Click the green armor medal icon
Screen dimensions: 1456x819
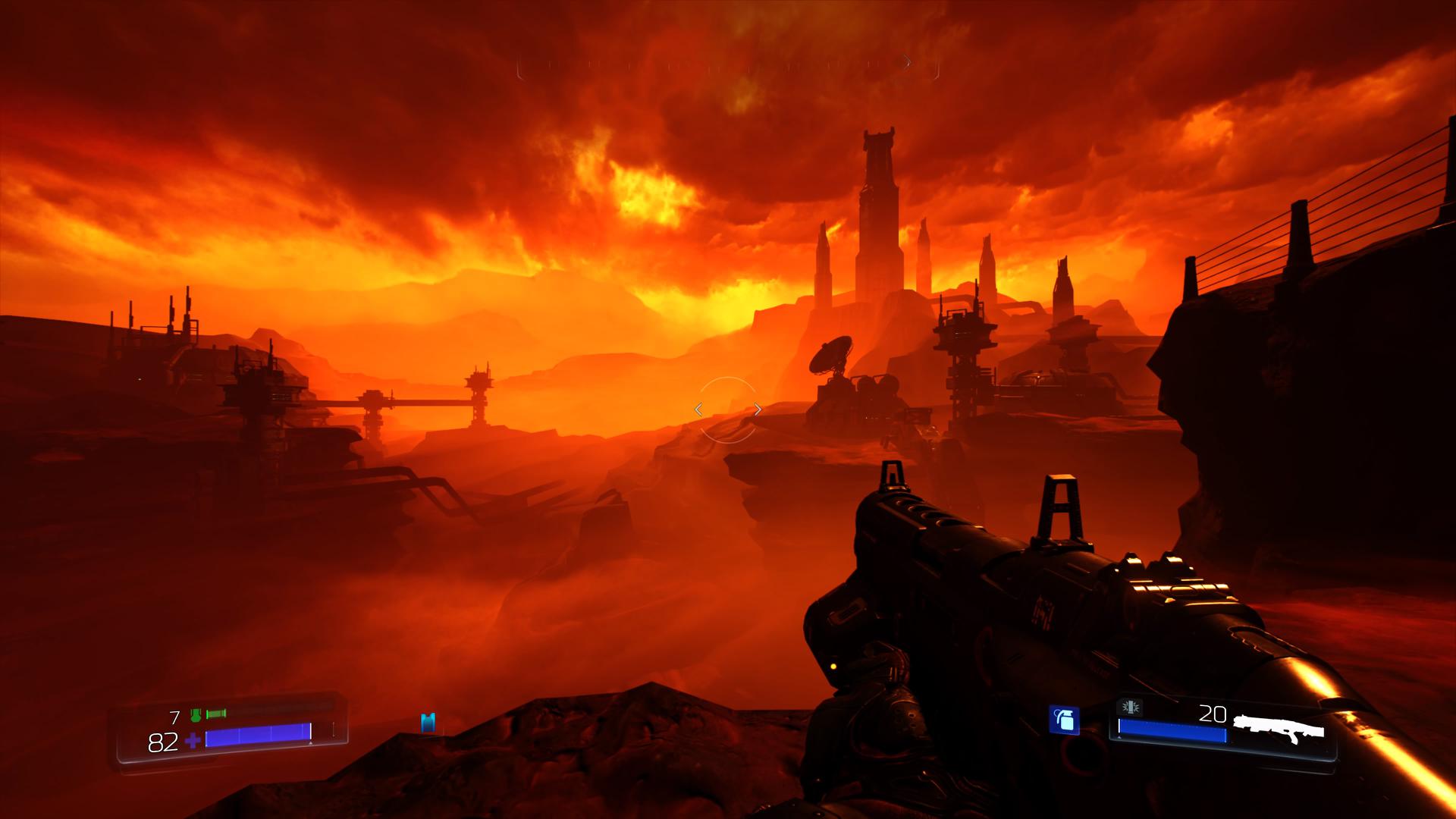pyautogui.click(x=196, y=715)
